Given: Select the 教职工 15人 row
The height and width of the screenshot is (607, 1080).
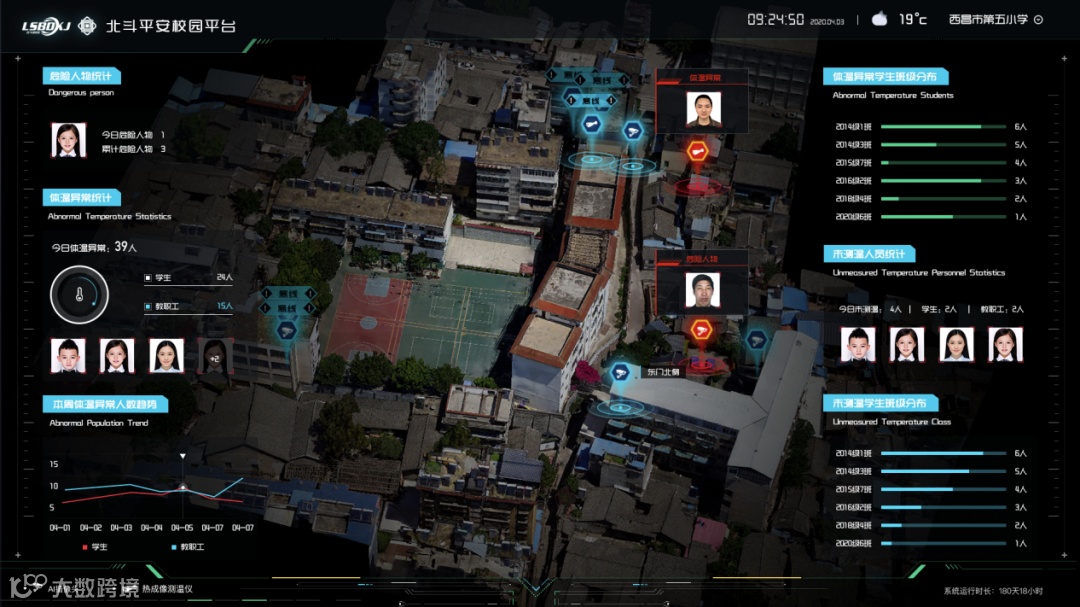Looking at the screenshot, I should click(189, 306).
